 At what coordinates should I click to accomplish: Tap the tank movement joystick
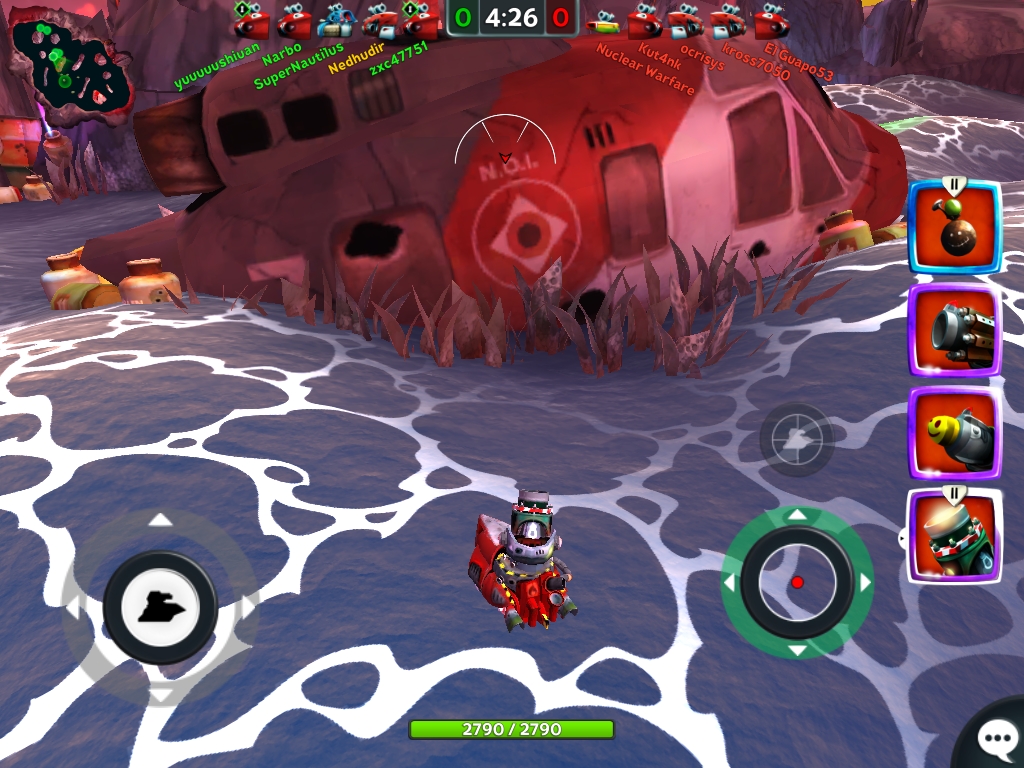tap(160, 607)
